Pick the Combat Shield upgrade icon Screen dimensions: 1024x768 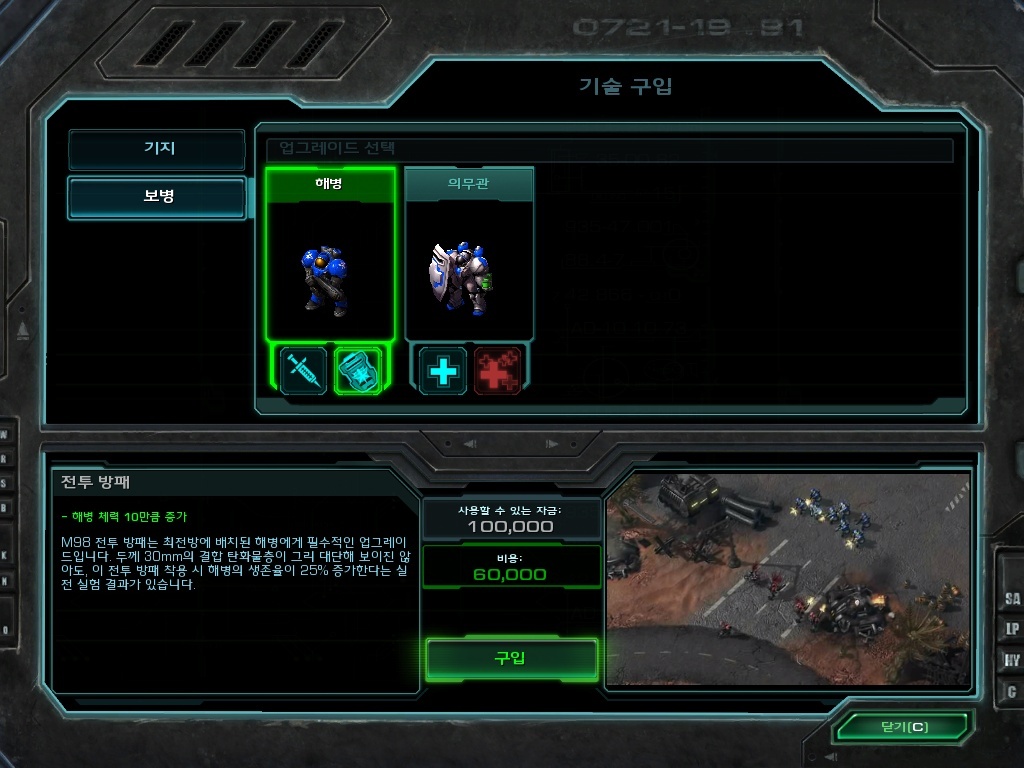coord(357,371)
